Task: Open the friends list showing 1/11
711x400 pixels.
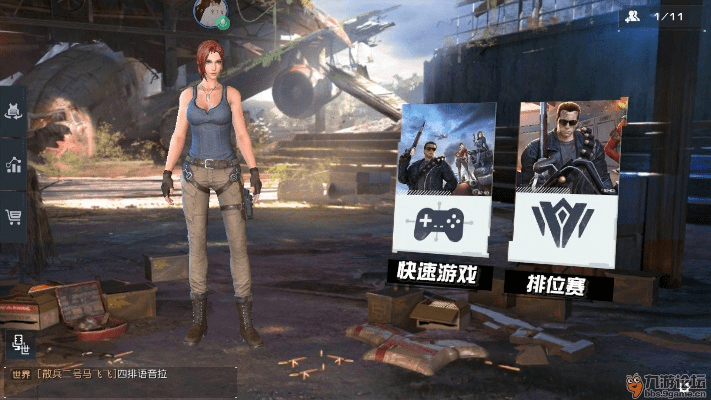Action: (x=654, y=16)
